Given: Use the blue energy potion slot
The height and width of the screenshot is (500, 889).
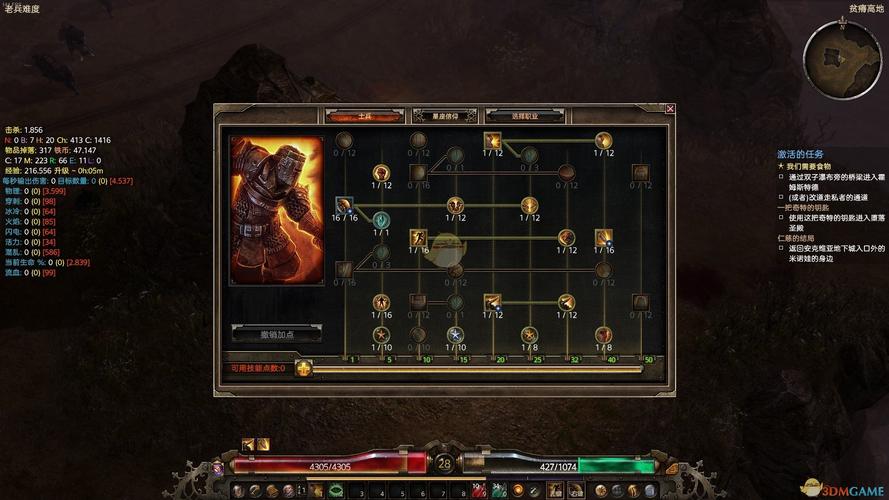Looking at the screenshot, I should click(x=497, y=490).
